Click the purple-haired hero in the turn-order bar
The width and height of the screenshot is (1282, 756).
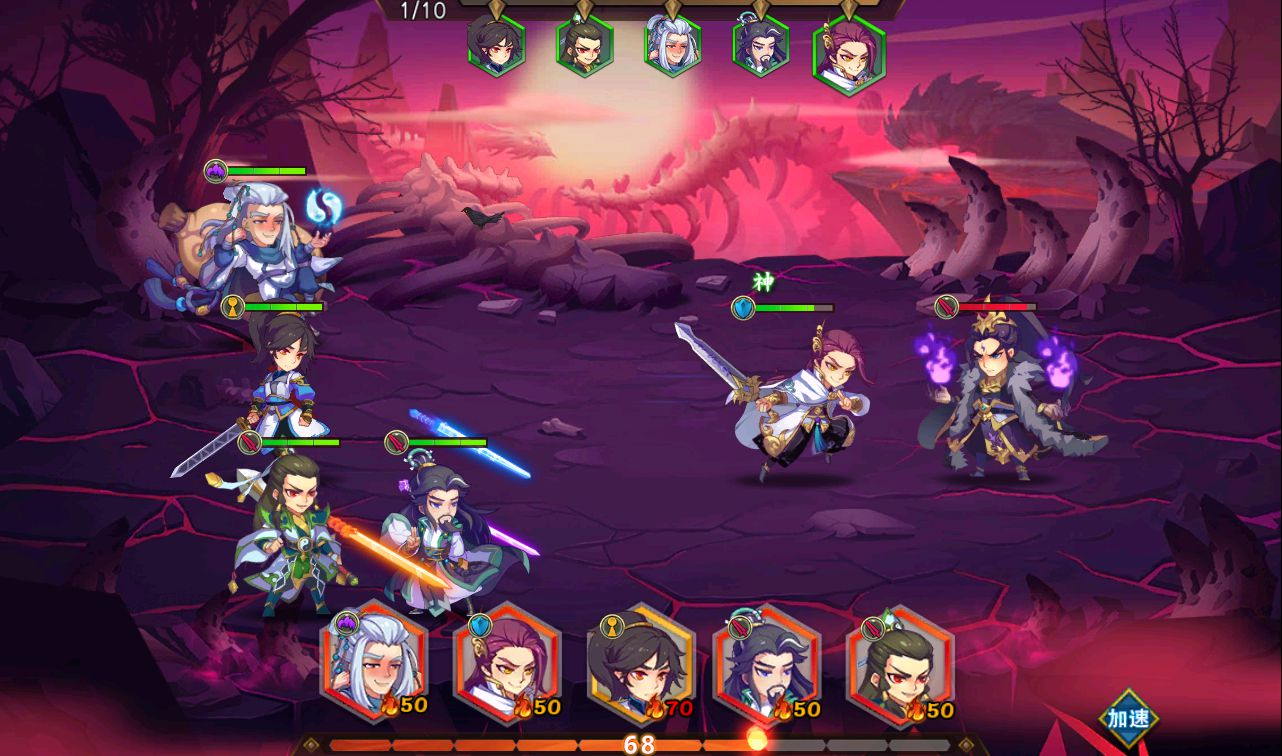(849, 53)
